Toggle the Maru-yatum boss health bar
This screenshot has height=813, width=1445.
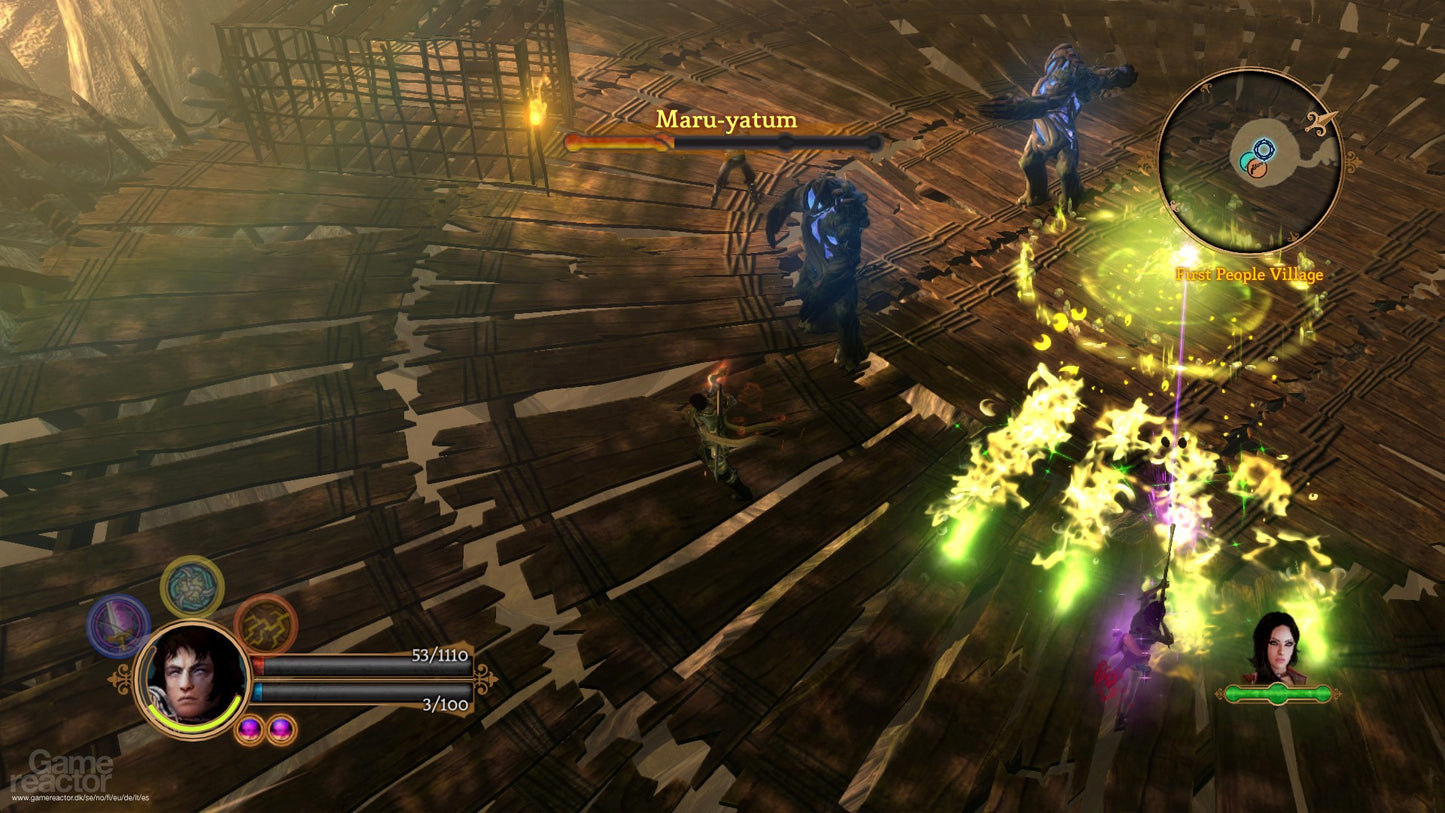pos(722,142)
